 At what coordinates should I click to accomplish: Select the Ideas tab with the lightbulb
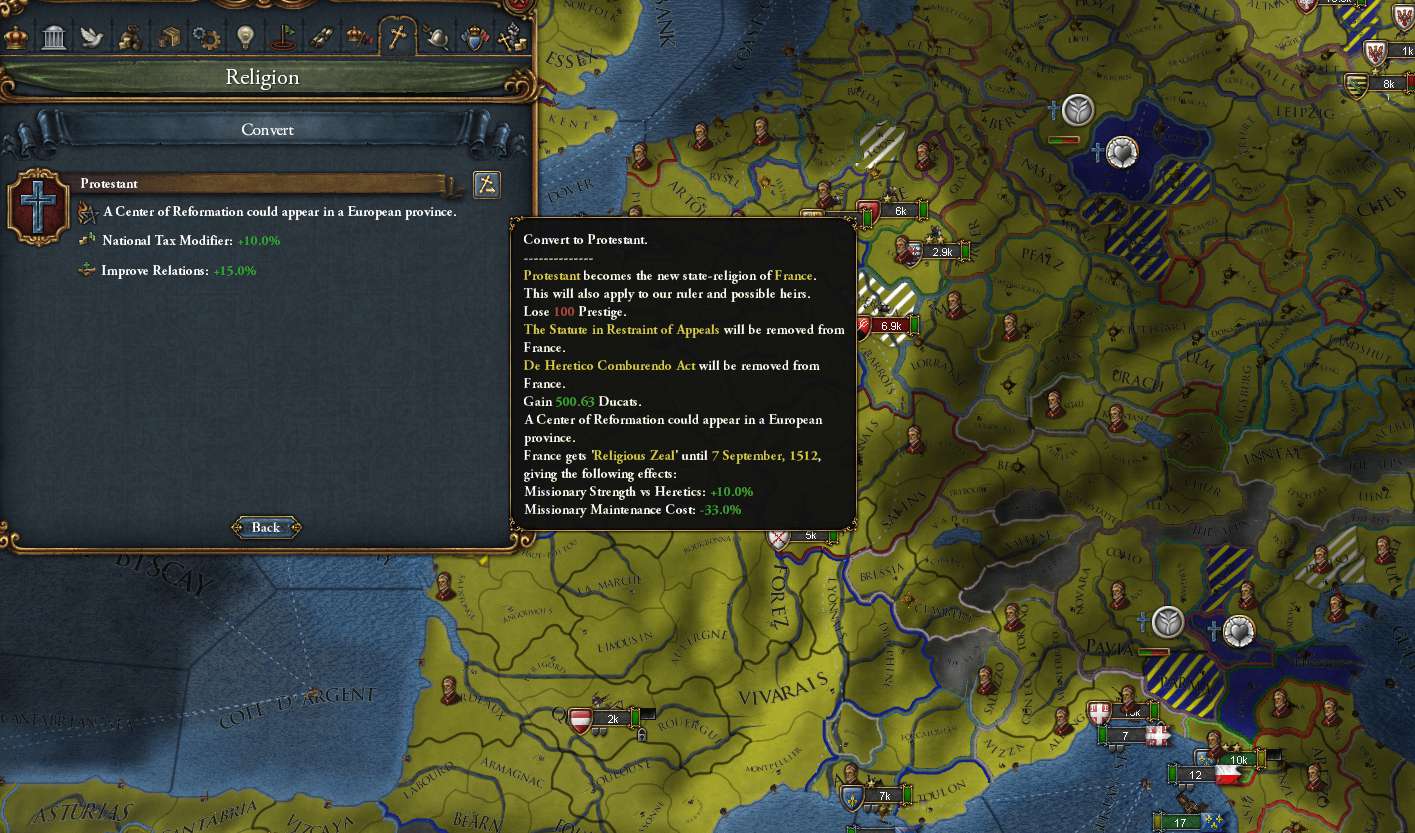point(245,38)
